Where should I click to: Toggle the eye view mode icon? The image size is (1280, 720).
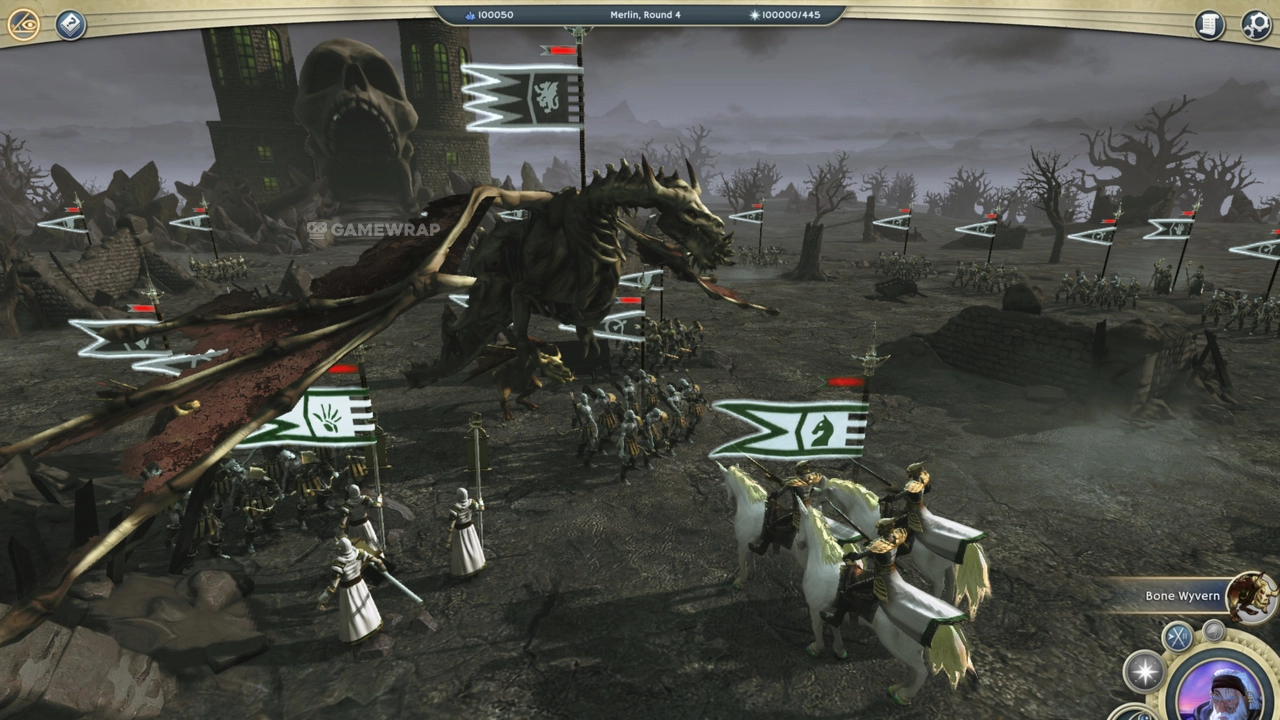tap(23, 24)
